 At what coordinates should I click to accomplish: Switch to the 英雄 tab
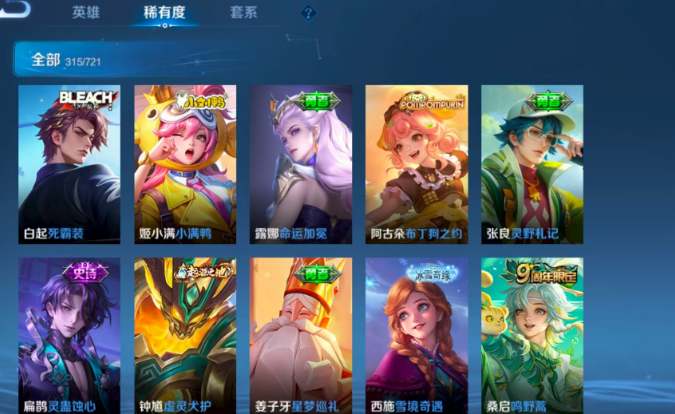pos(86,13)
